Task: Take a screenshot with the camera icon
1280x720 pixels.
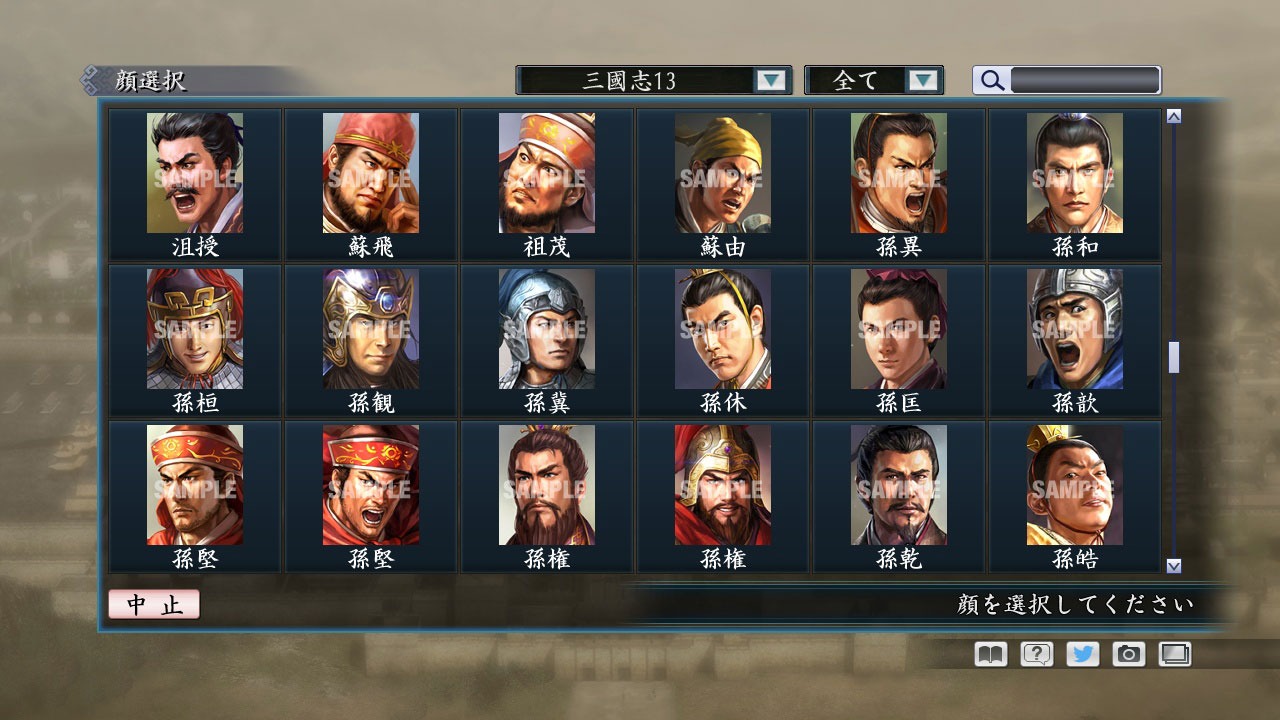Action: tap(1127, 654)
